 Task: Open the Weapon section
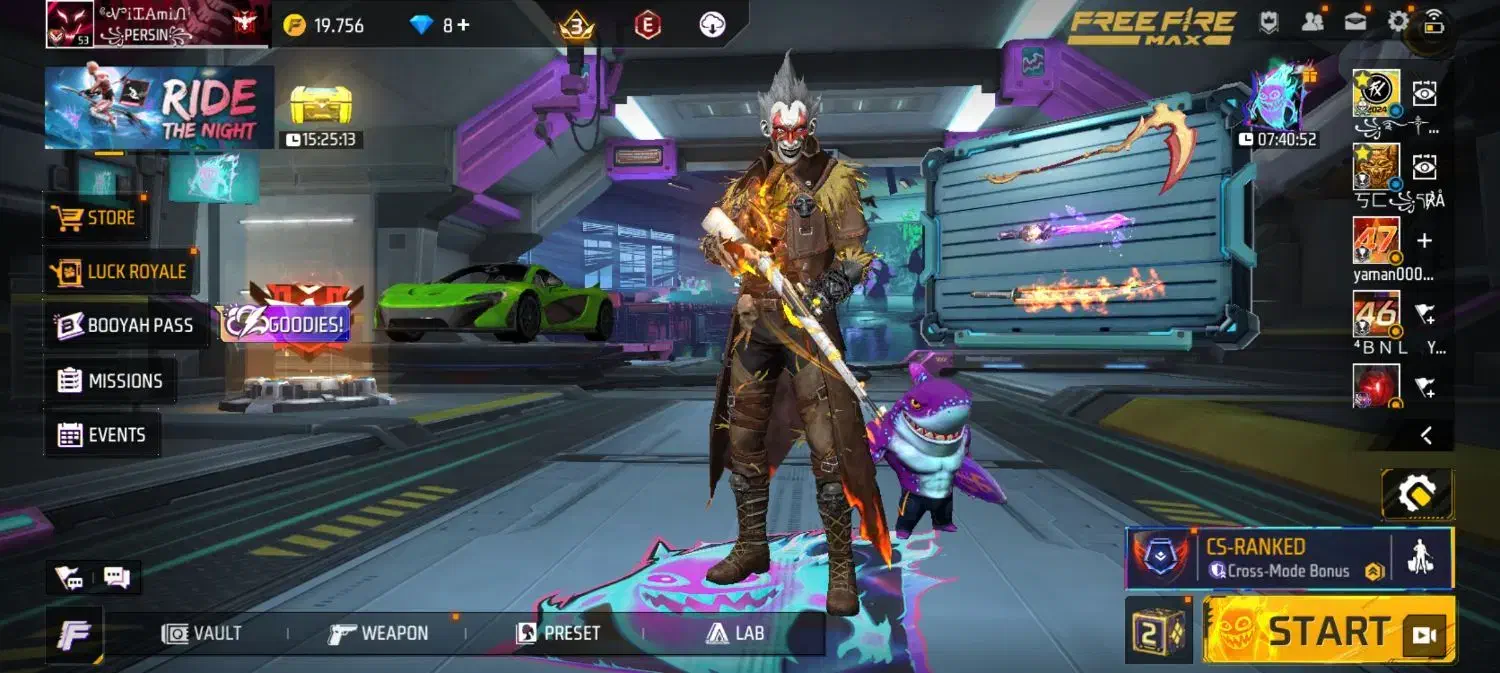point(379,633)
